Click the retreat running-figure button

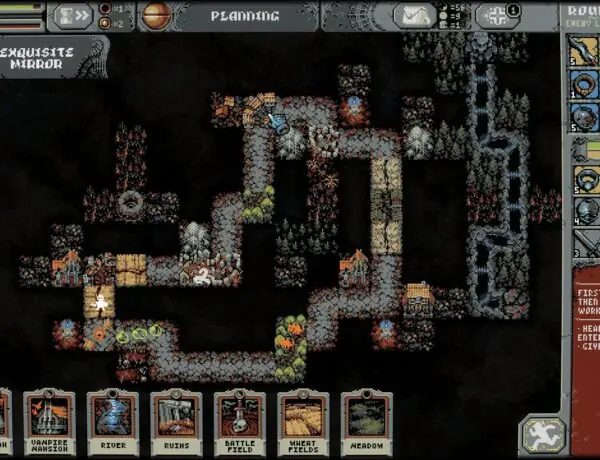[541, 434]
